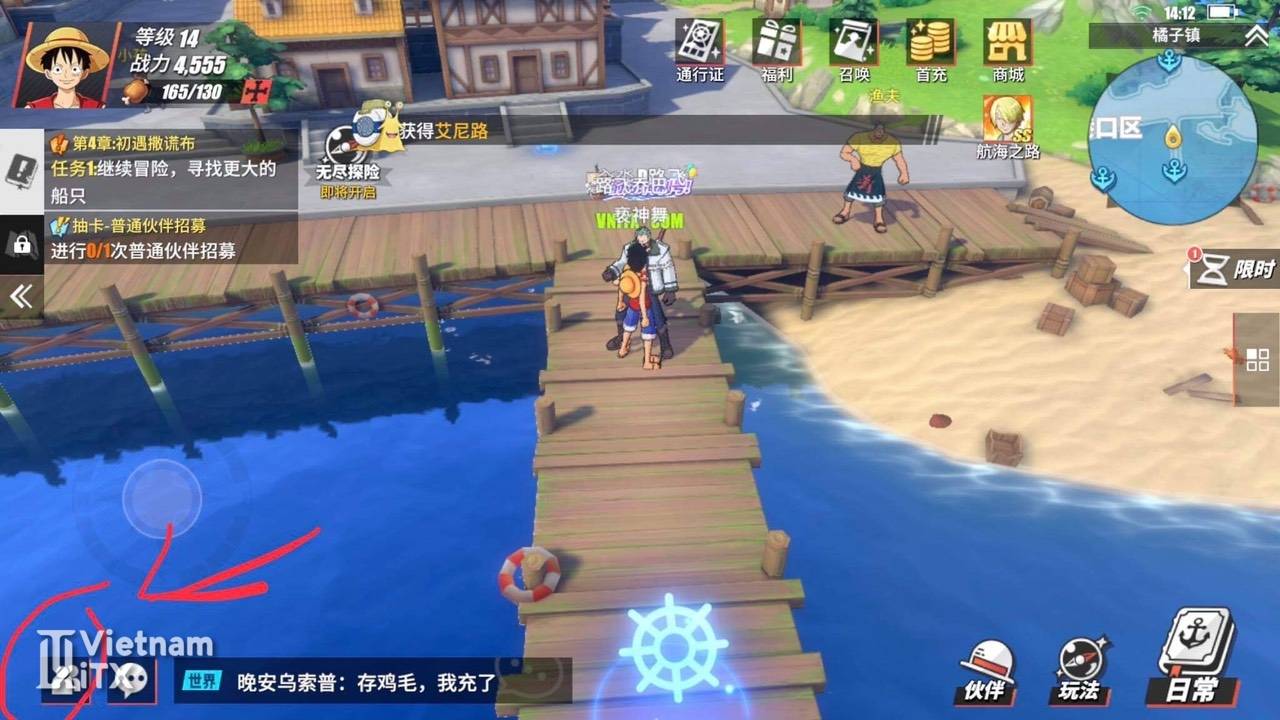Open the 世界 world chat bar
1280x720 pixels.
pos(372,682)
